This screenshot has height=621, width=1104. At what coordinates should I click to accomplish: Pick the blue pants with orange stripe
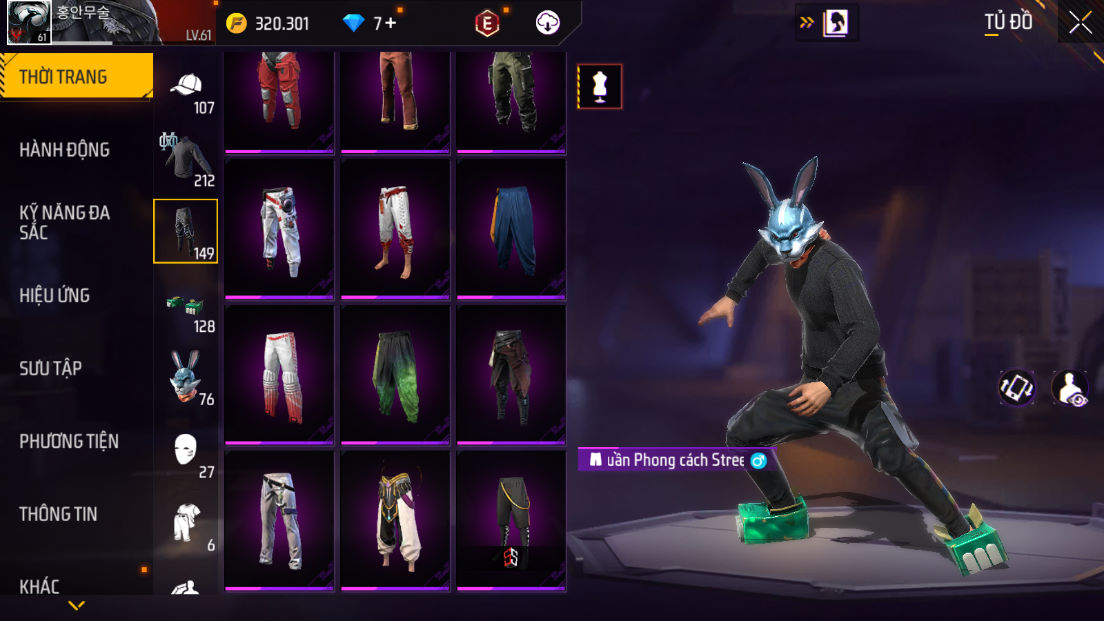click(x=511, y=229)
